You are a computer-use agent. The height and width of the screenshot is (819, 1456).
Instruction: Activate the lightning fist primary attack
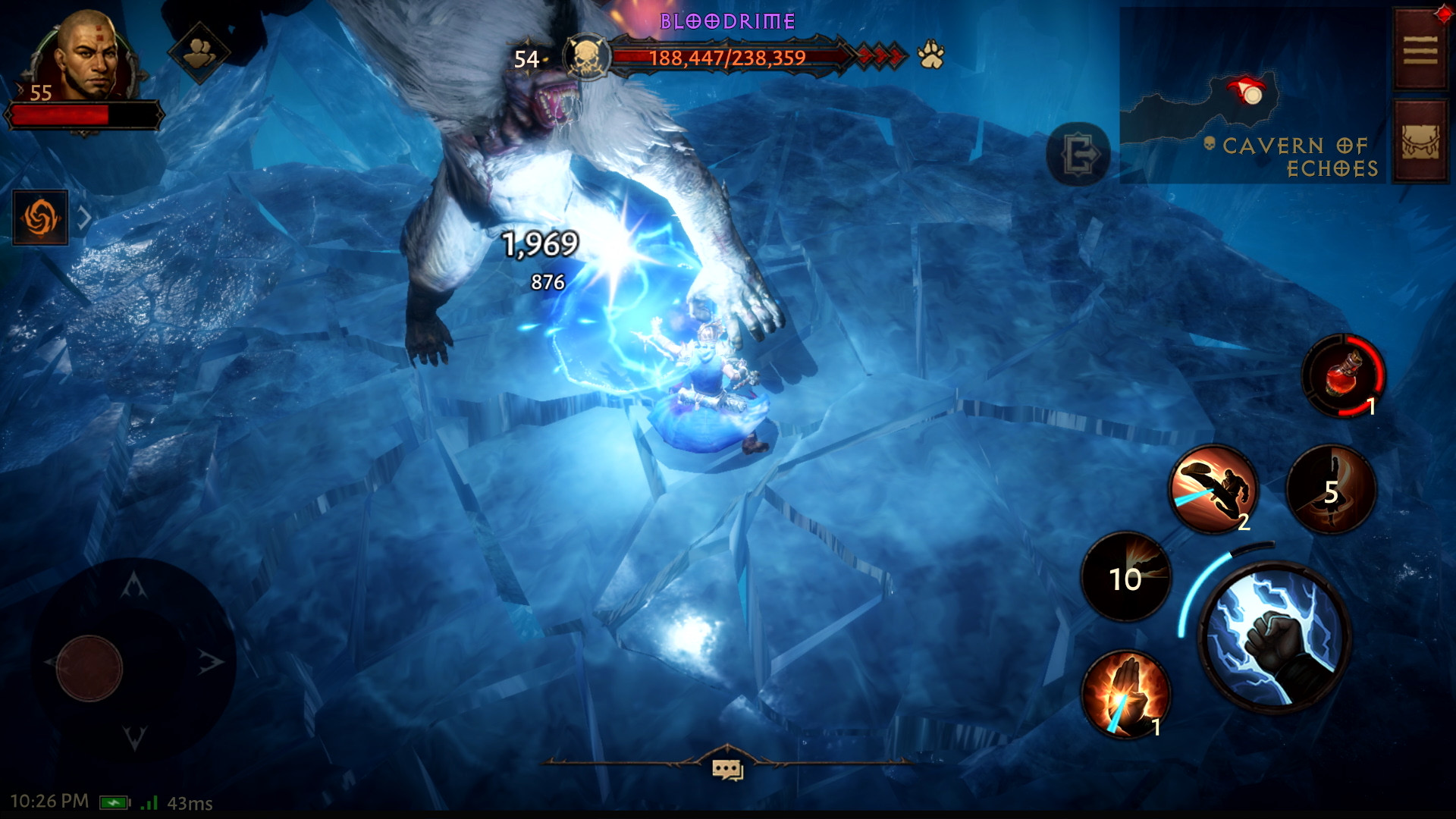tap(1273, 636)
